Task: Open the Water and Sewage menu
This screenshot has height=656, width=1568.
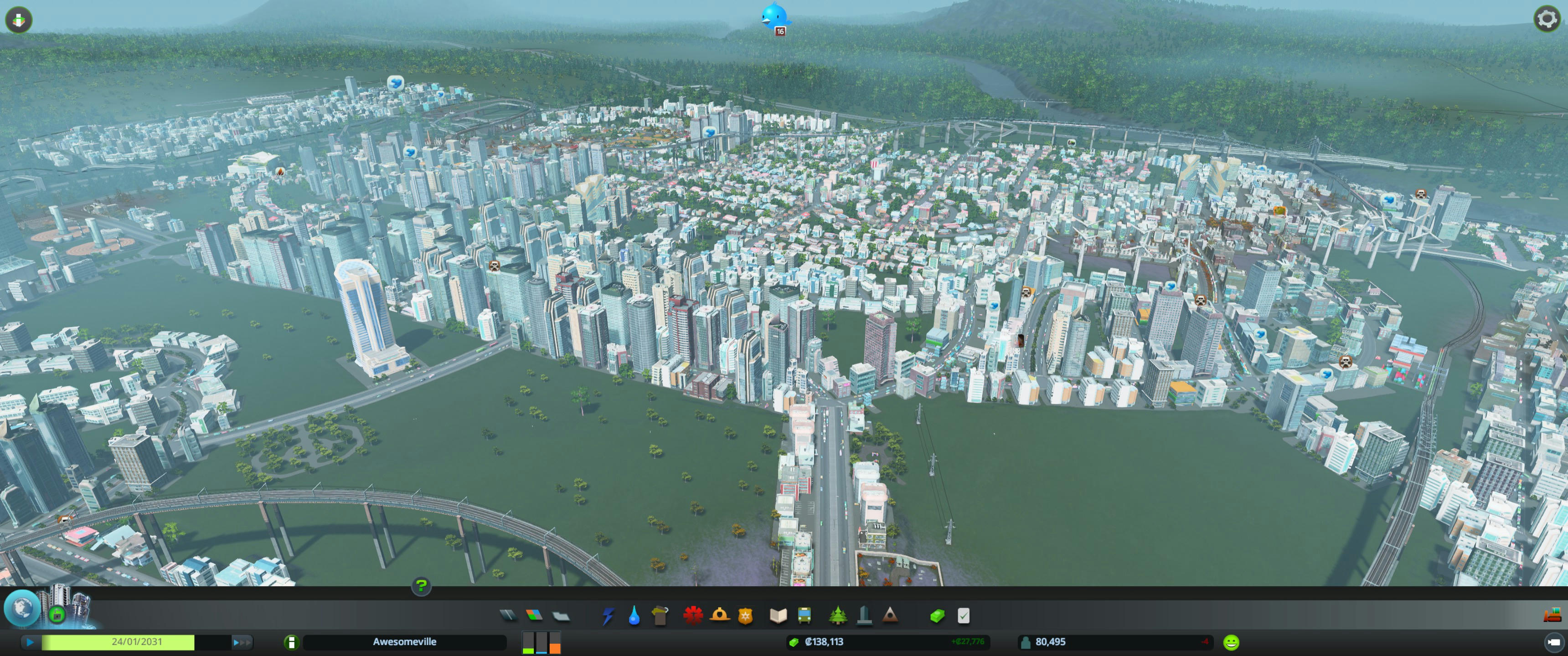Action: coord(634,616)
